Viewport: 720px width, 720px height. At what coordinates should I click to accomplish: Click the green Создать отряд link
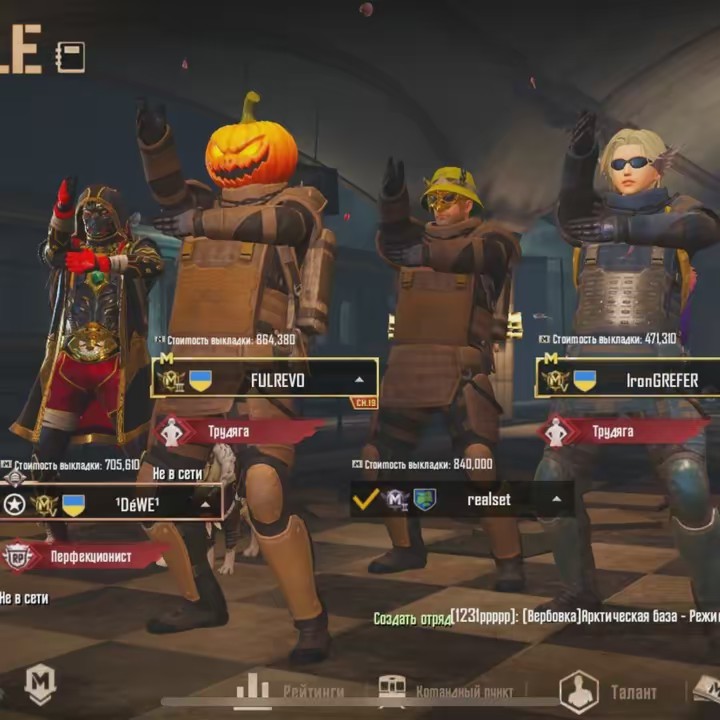point(411,618)
